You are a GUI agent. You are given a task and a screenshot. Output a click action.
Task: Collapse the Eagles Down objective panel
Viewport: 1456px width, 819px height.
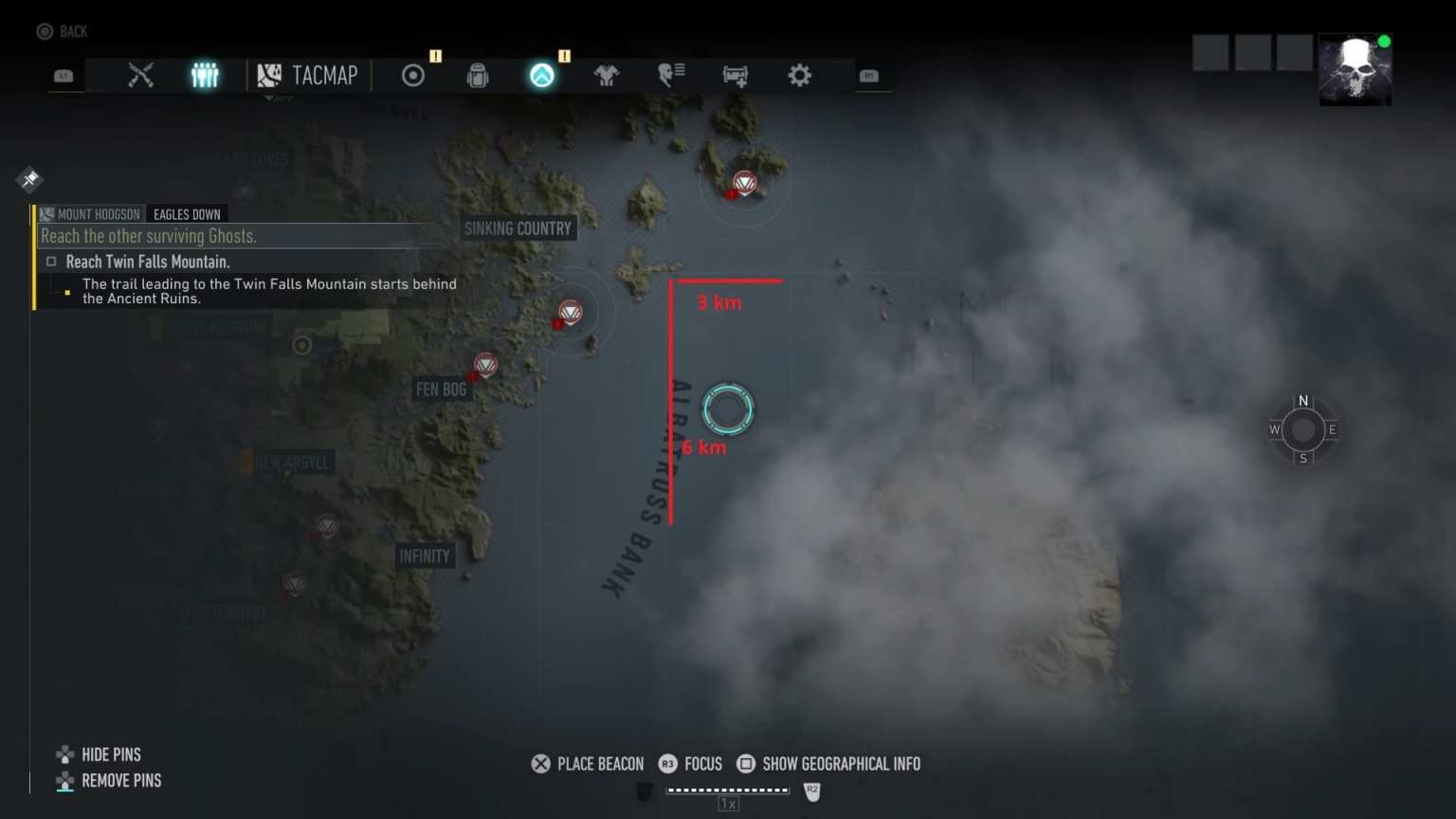pos(187,214)
